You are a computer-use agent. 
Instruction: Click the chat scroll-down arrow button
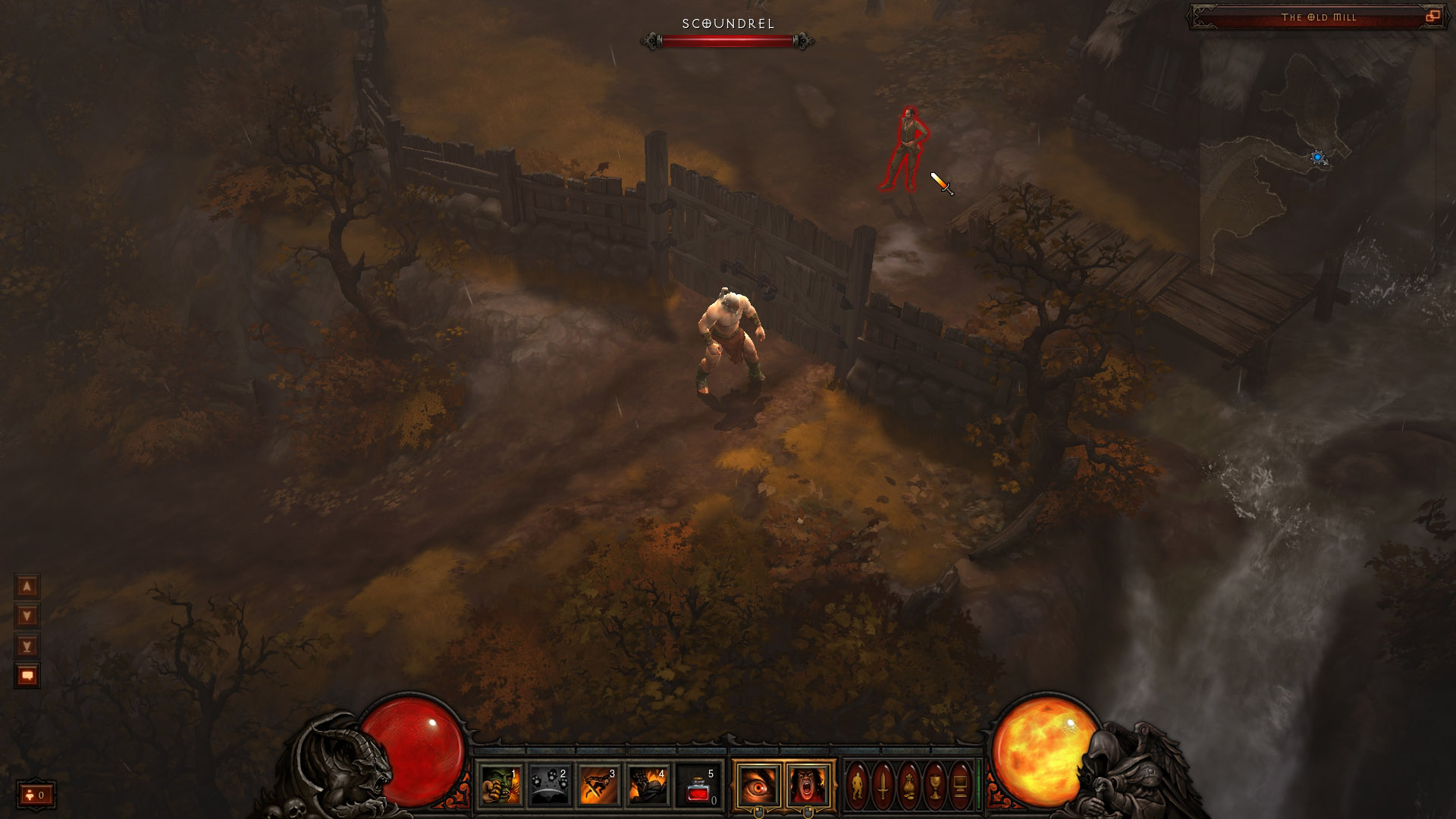27,616
